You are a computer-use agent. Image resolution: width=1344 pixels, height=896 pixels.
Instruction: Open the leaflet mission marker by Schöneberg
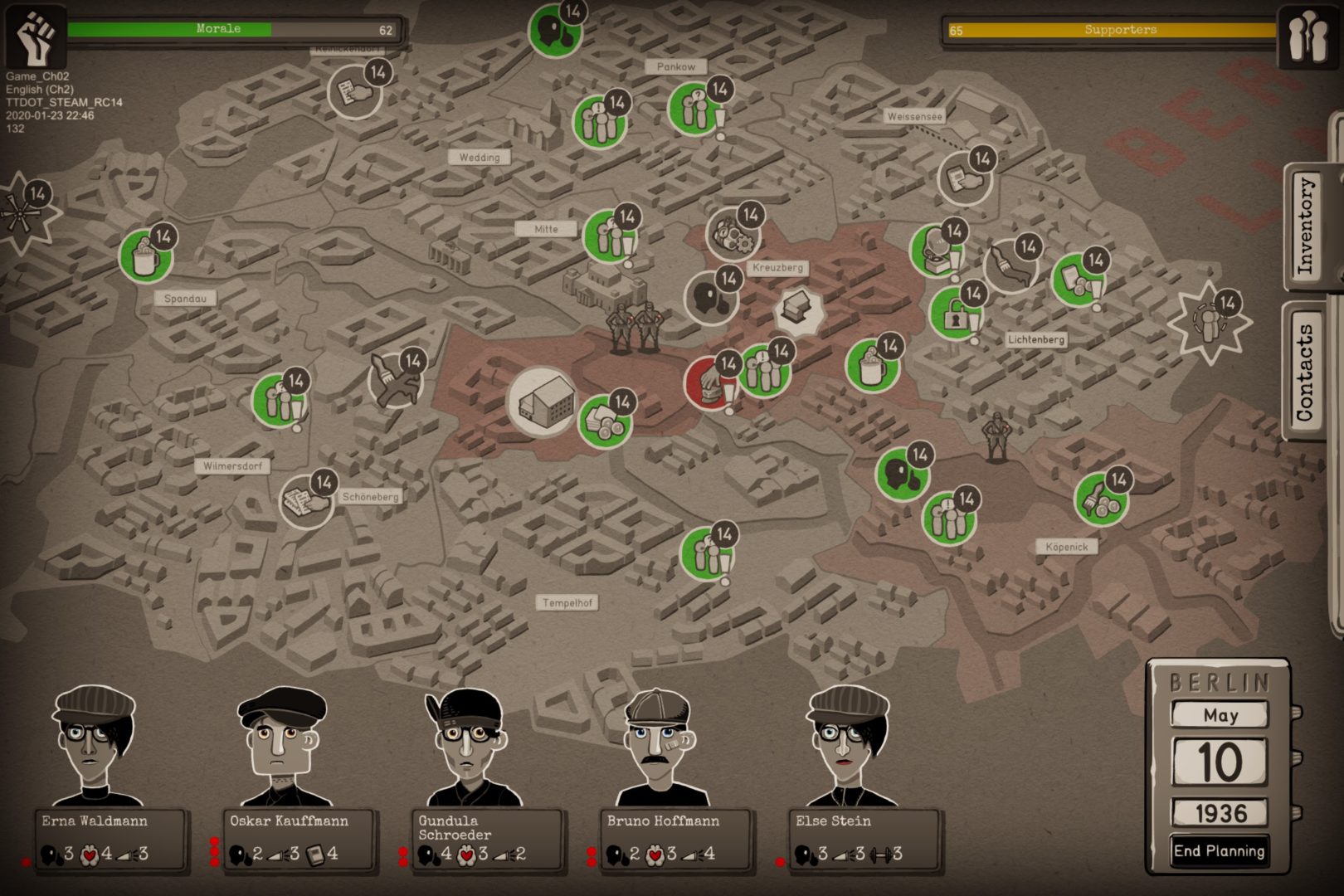coord(305,501)
